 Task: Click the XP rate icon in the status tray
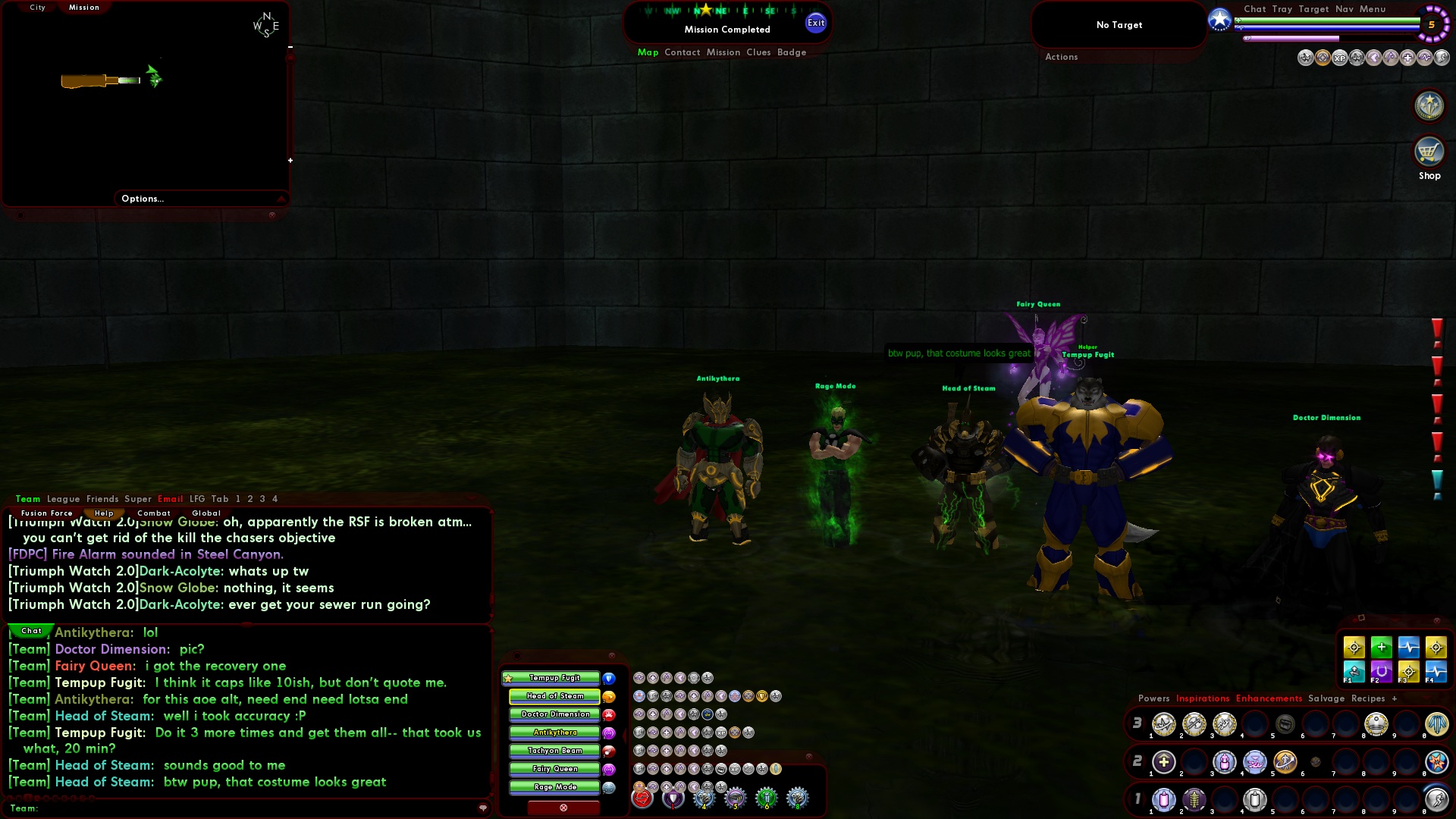coord(1341,59)
